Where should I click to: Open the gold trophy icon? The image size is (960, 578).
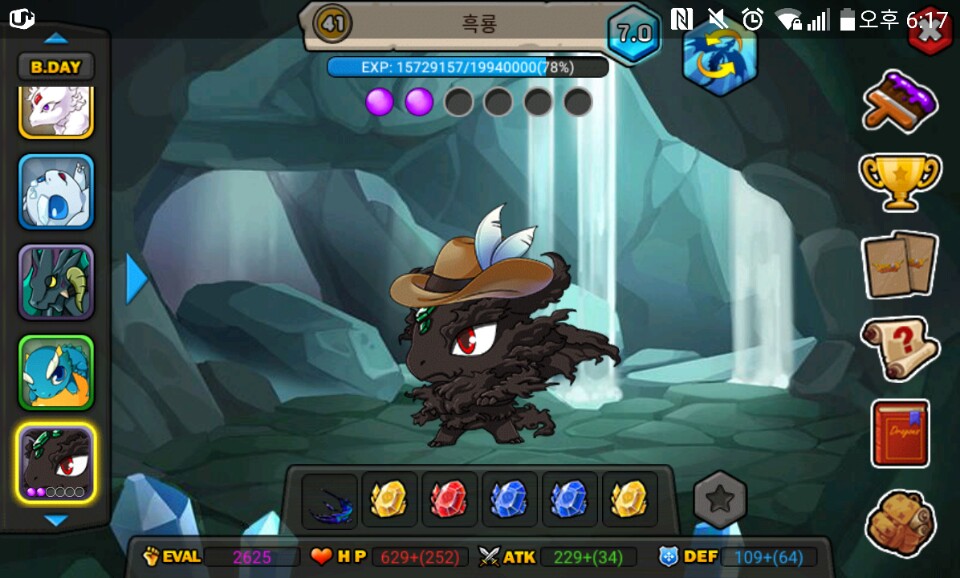pos(899,181)
